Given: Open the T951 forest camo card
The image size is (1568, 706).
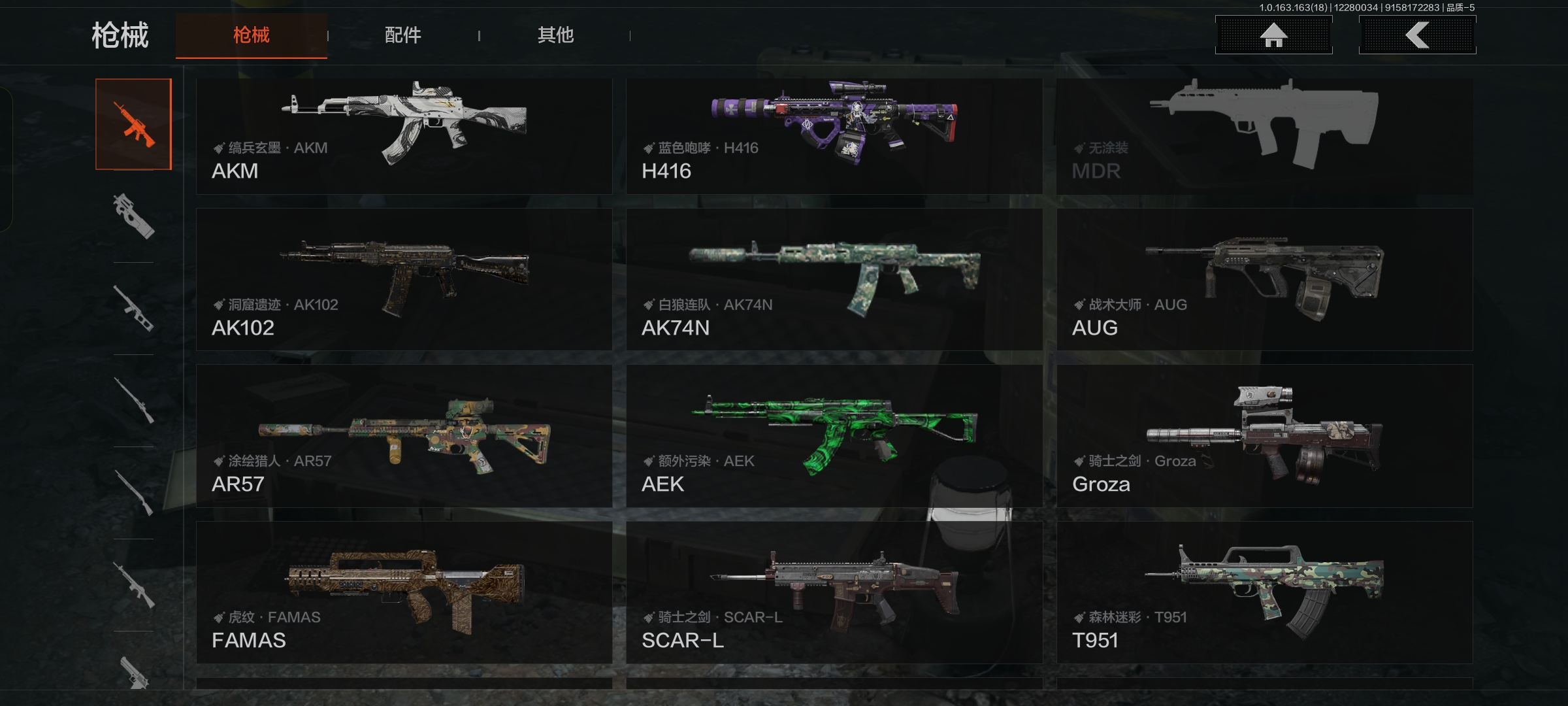Looking at the screenshot, I should [x=1264, y=592].
